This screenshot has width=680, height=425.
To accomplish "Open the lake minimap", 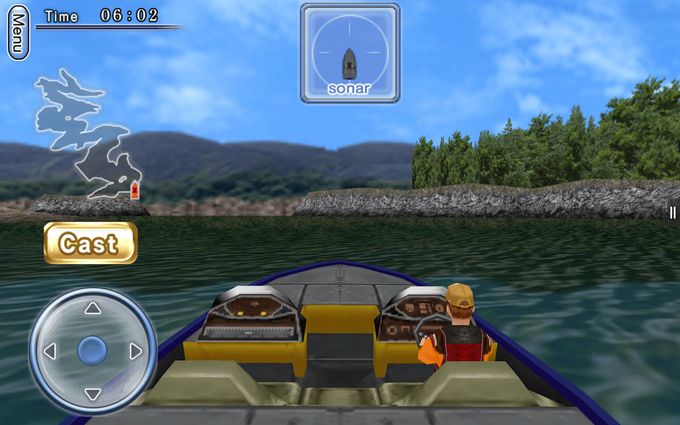I will point(87,137).
